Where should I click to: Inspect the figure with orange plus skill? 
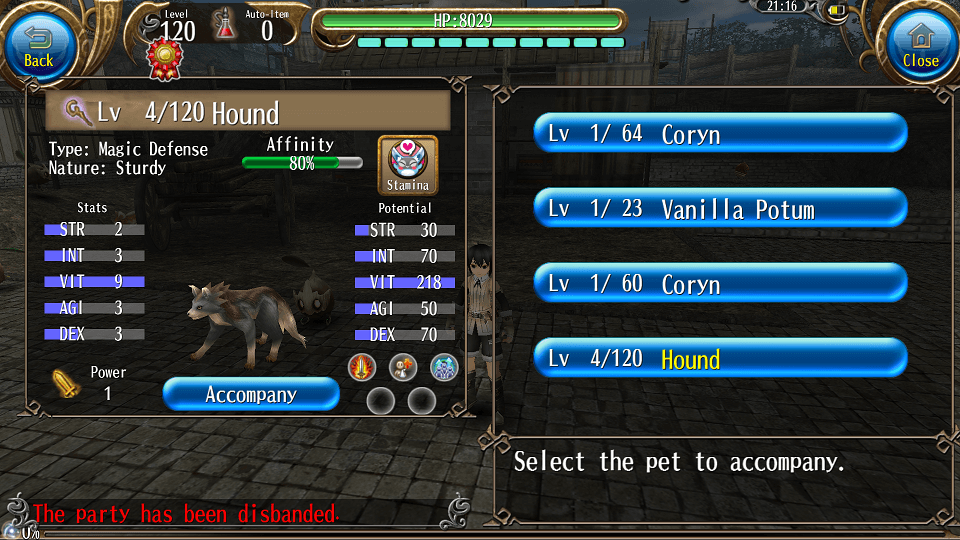(x=403, y=367)
